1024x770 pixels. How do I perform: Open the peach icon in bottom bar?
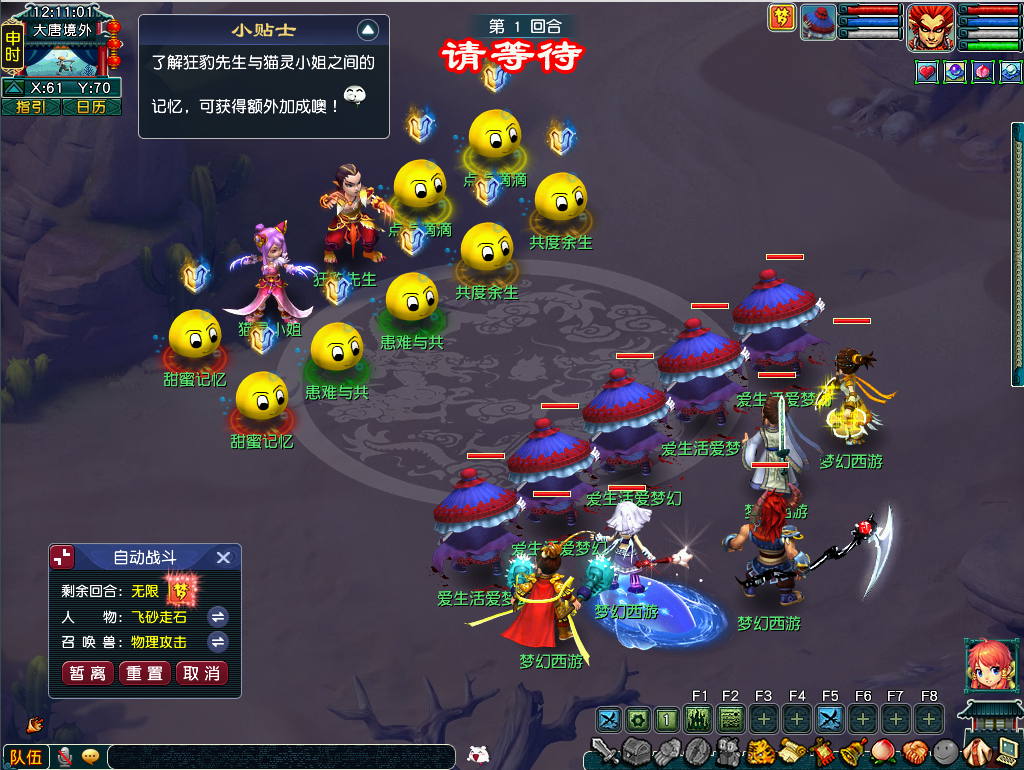882,751
